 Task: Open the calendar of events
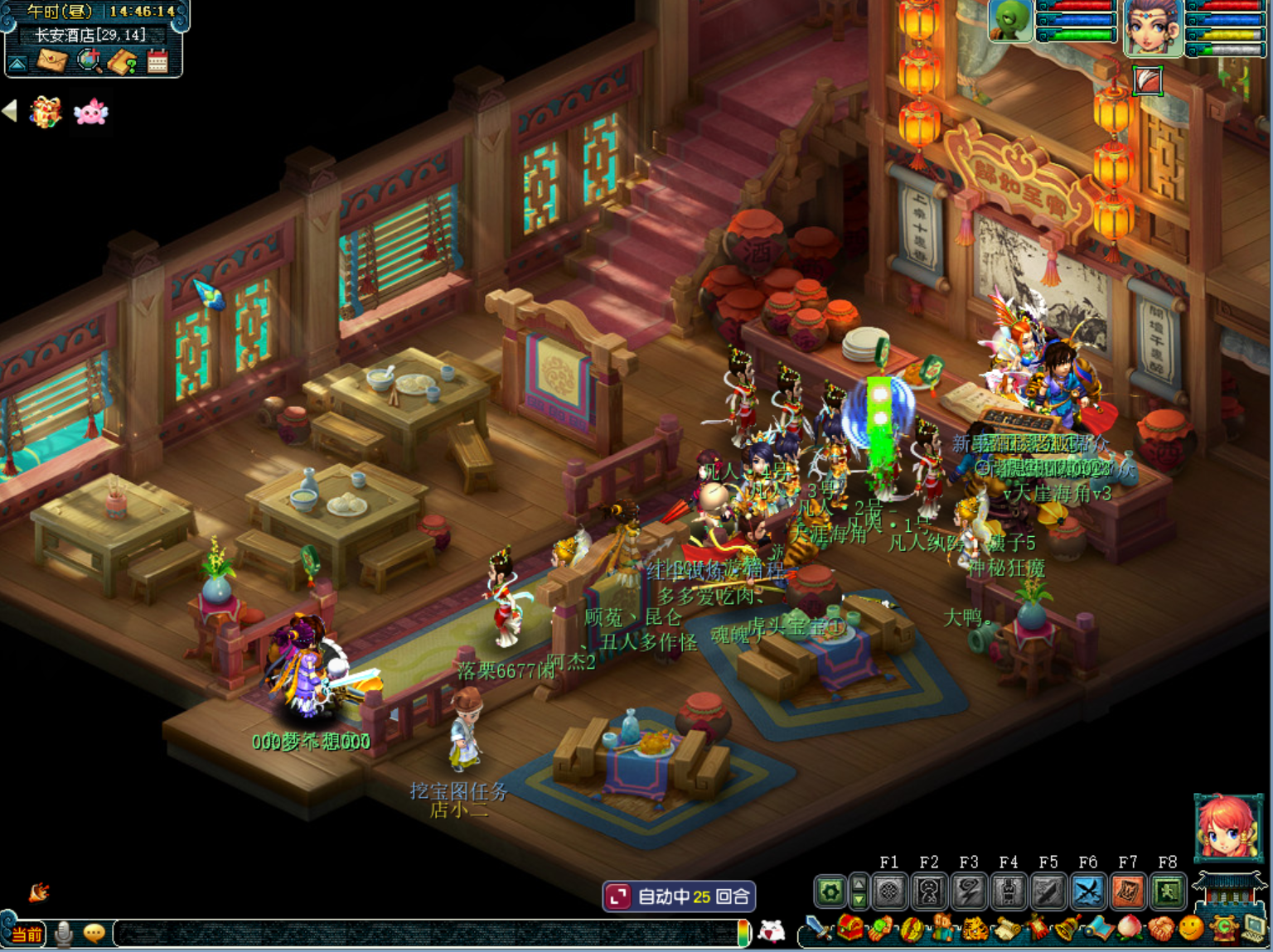[157, 61]
